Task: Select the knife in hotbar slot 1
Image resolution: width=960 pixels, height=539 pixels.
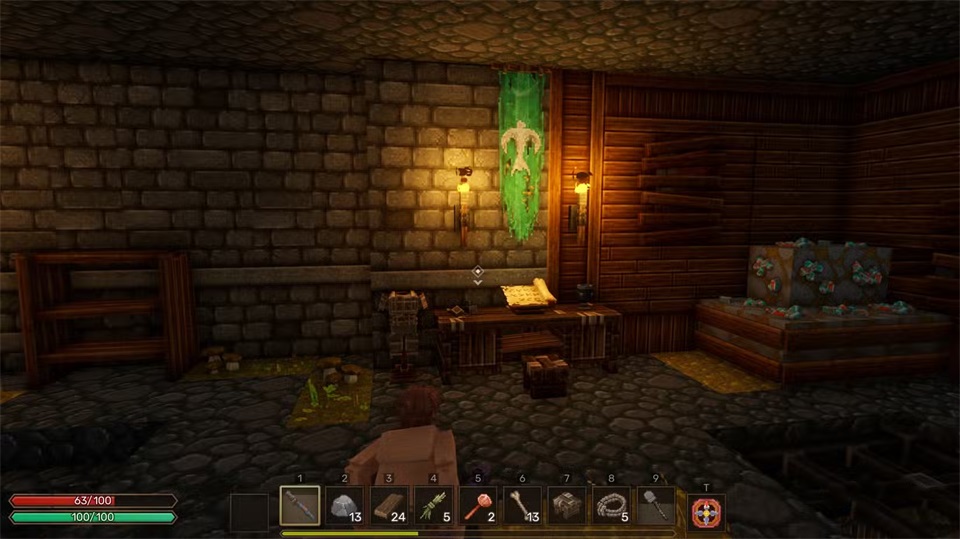Action: [300, 506]
